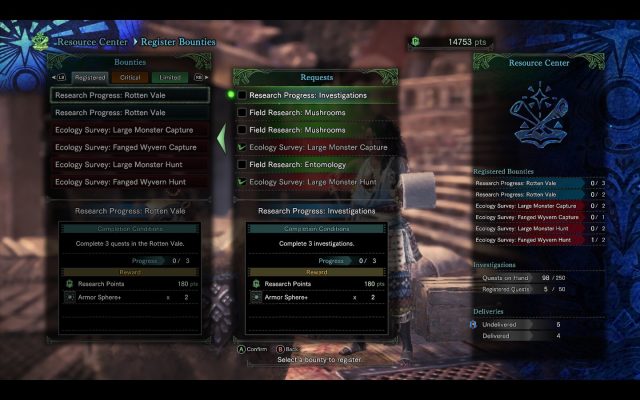Tick the Research Progress: Investigations request
Viewport: 640px width, 400px height.
click(242, 95)
